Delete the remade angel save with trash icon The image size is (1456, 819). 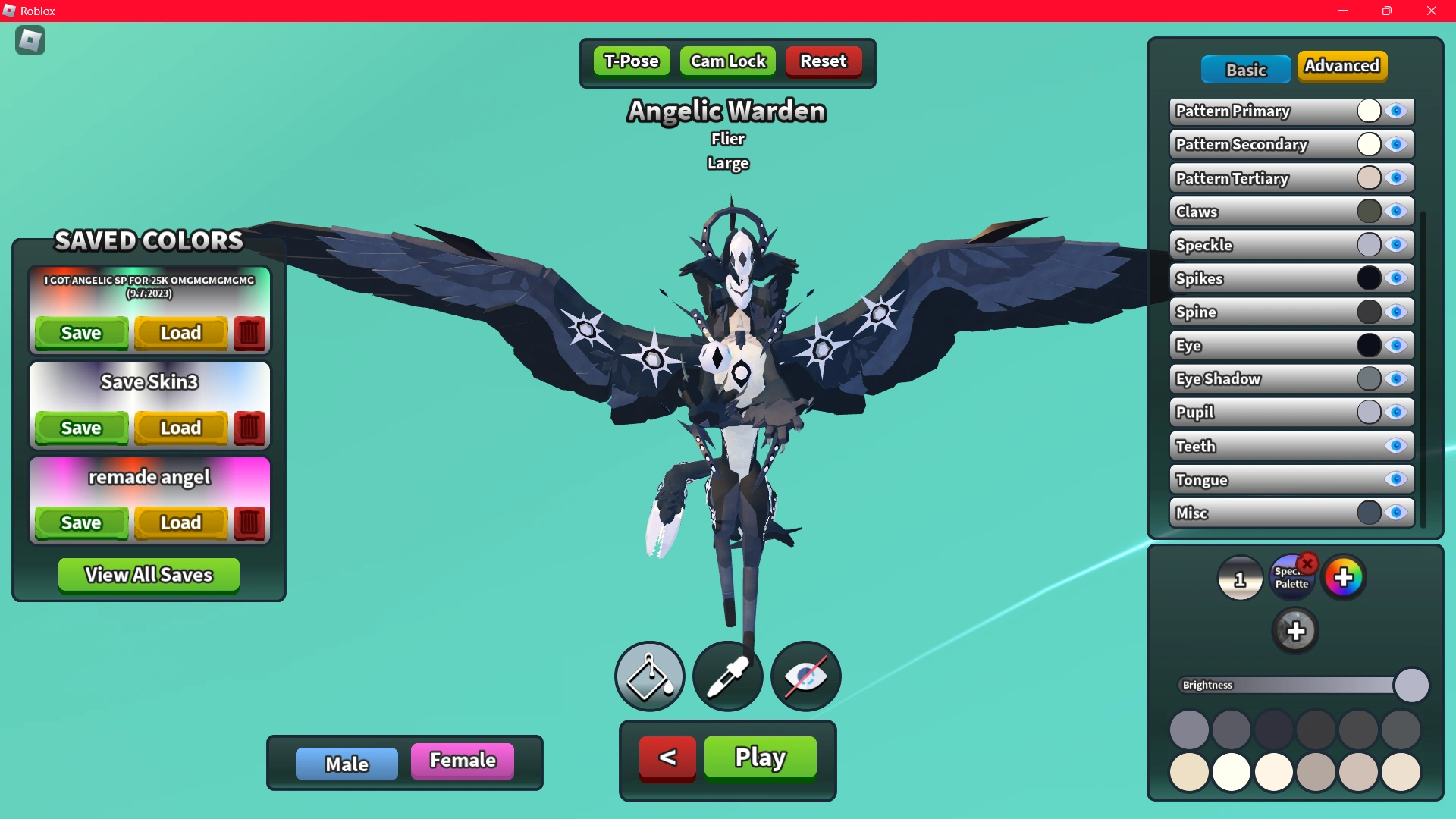(249, 522)
